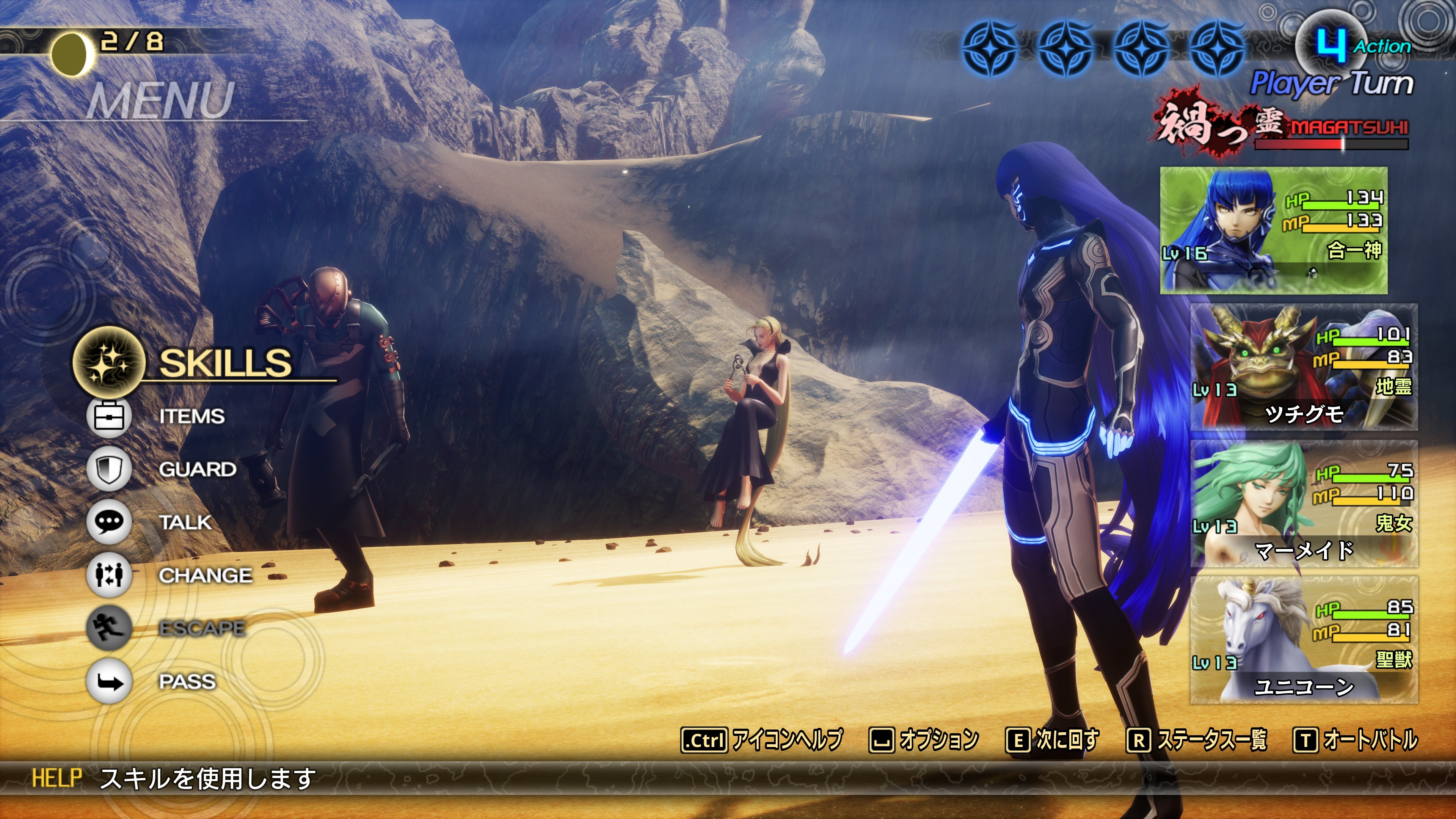Select the Lv 16 protagonist portrait
Screen dimensions: 1456x819
pos(1274,231)
